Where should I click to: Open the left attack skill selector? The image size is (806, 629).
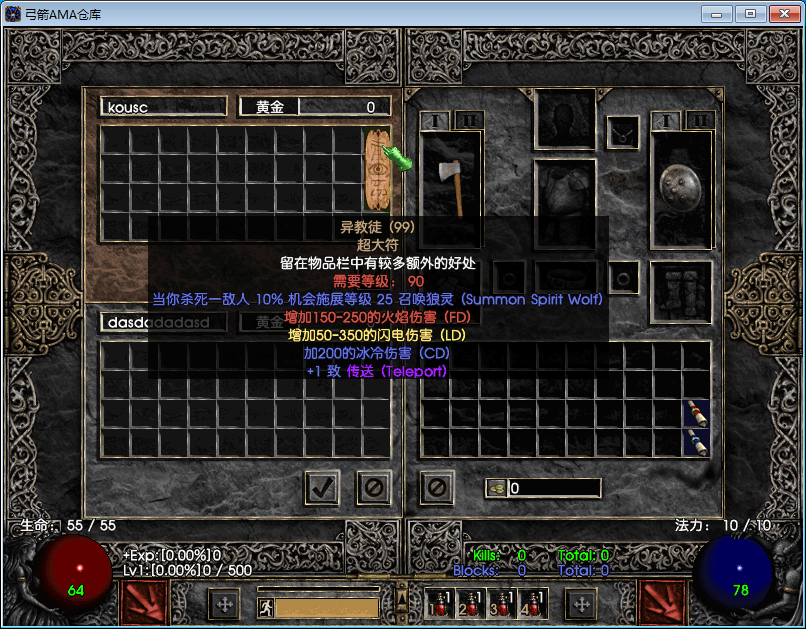pyautogui.click(x=145, y=603)
